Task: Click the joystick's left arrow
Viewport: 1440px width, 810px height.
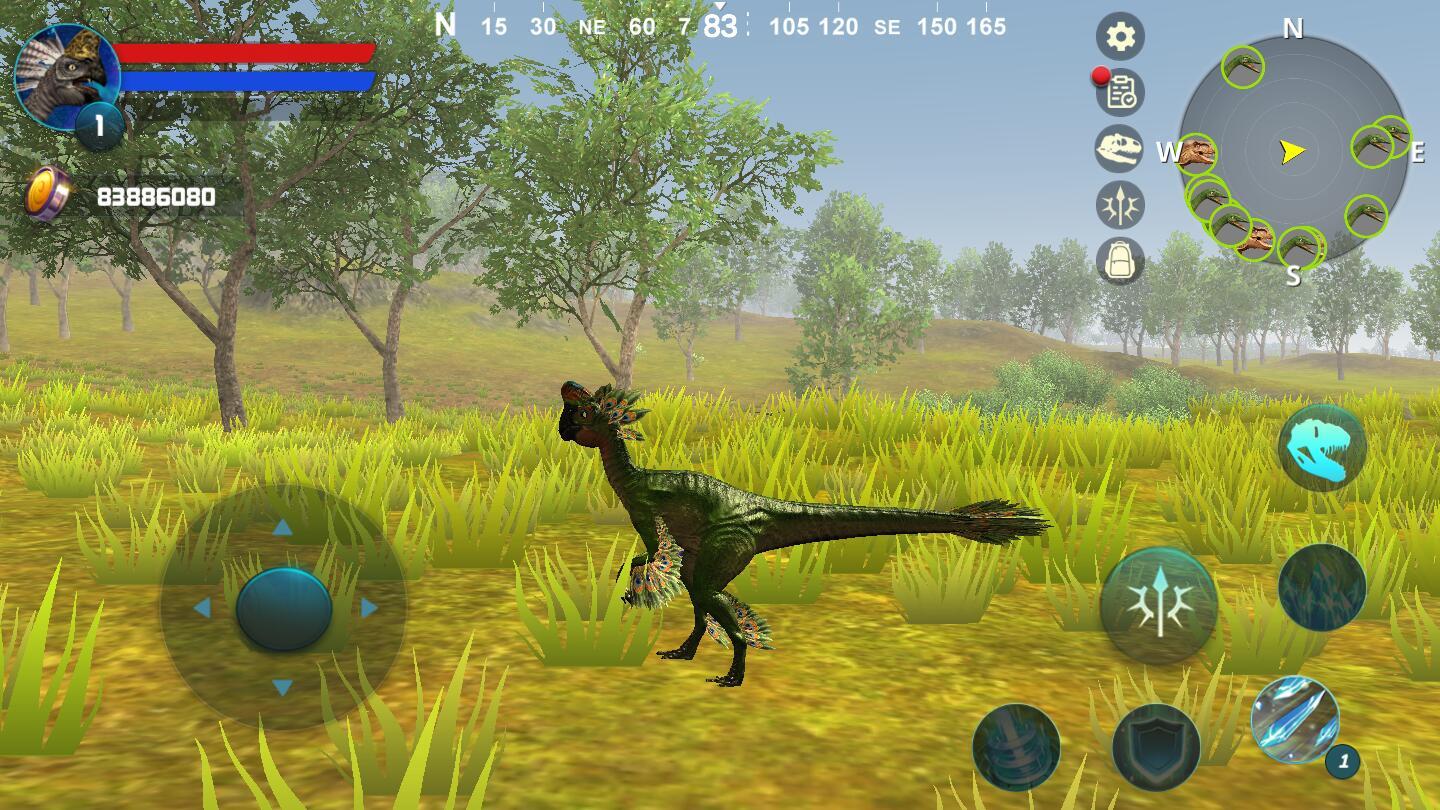Action: 202,608
